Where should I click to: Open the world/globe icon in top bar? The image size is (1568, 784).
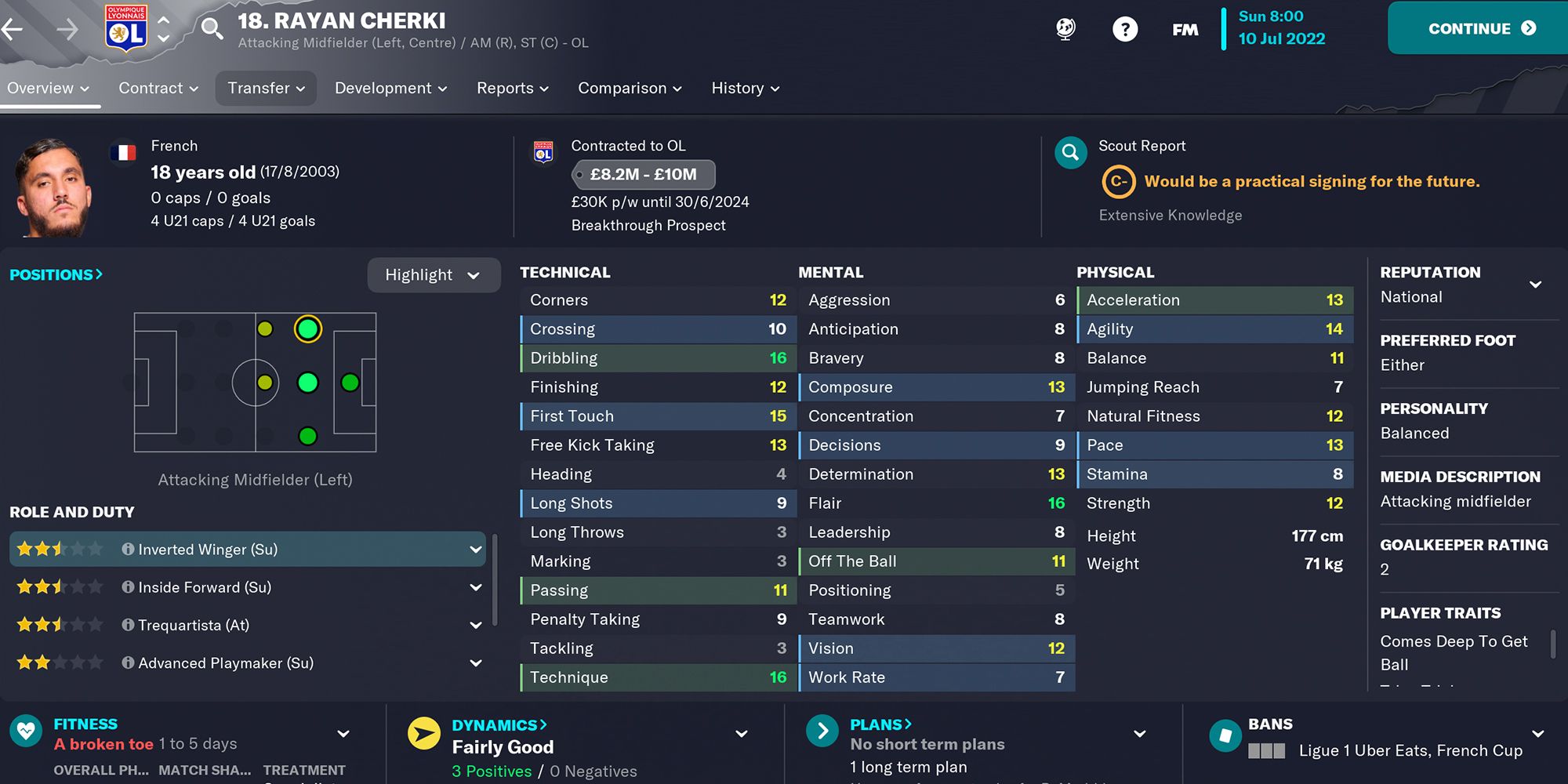tap(1065, 28)
